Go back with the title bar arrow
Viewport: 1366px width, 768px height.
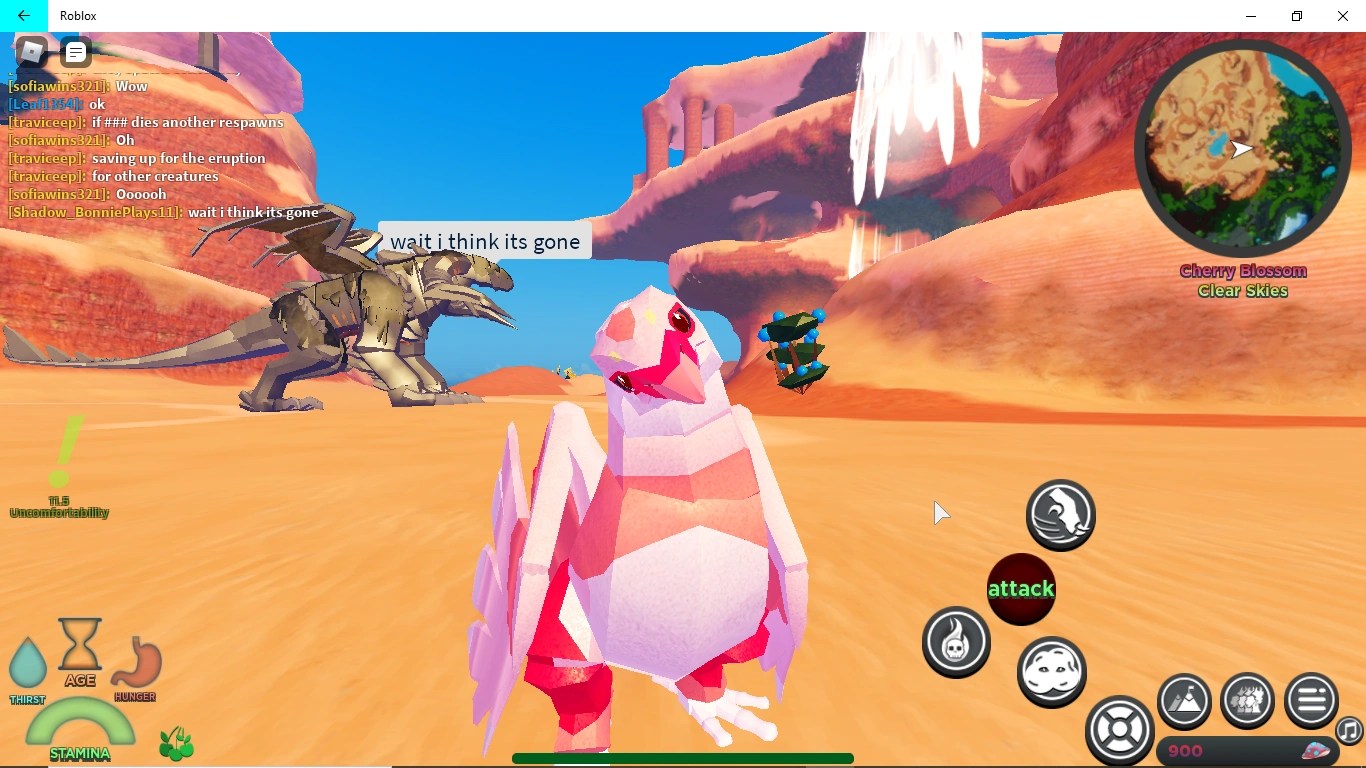coord(23,16)
